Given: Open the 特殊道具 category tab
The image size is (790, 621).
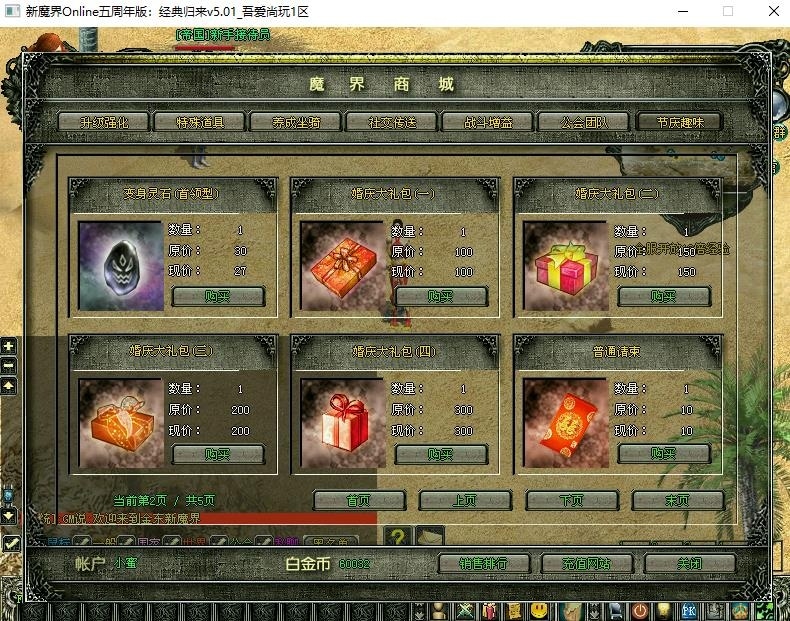Looking at the screenshot, I should [x=198, y=122].
